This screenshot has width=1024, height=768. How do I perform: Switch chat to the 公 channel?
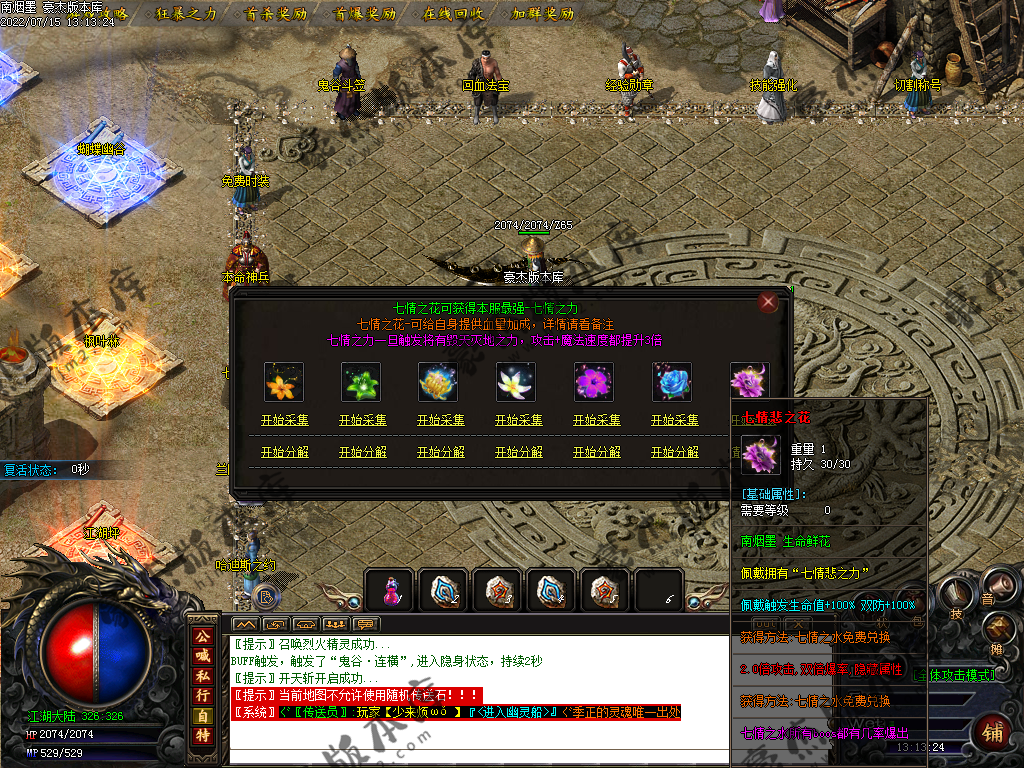[x=202, y=636]
